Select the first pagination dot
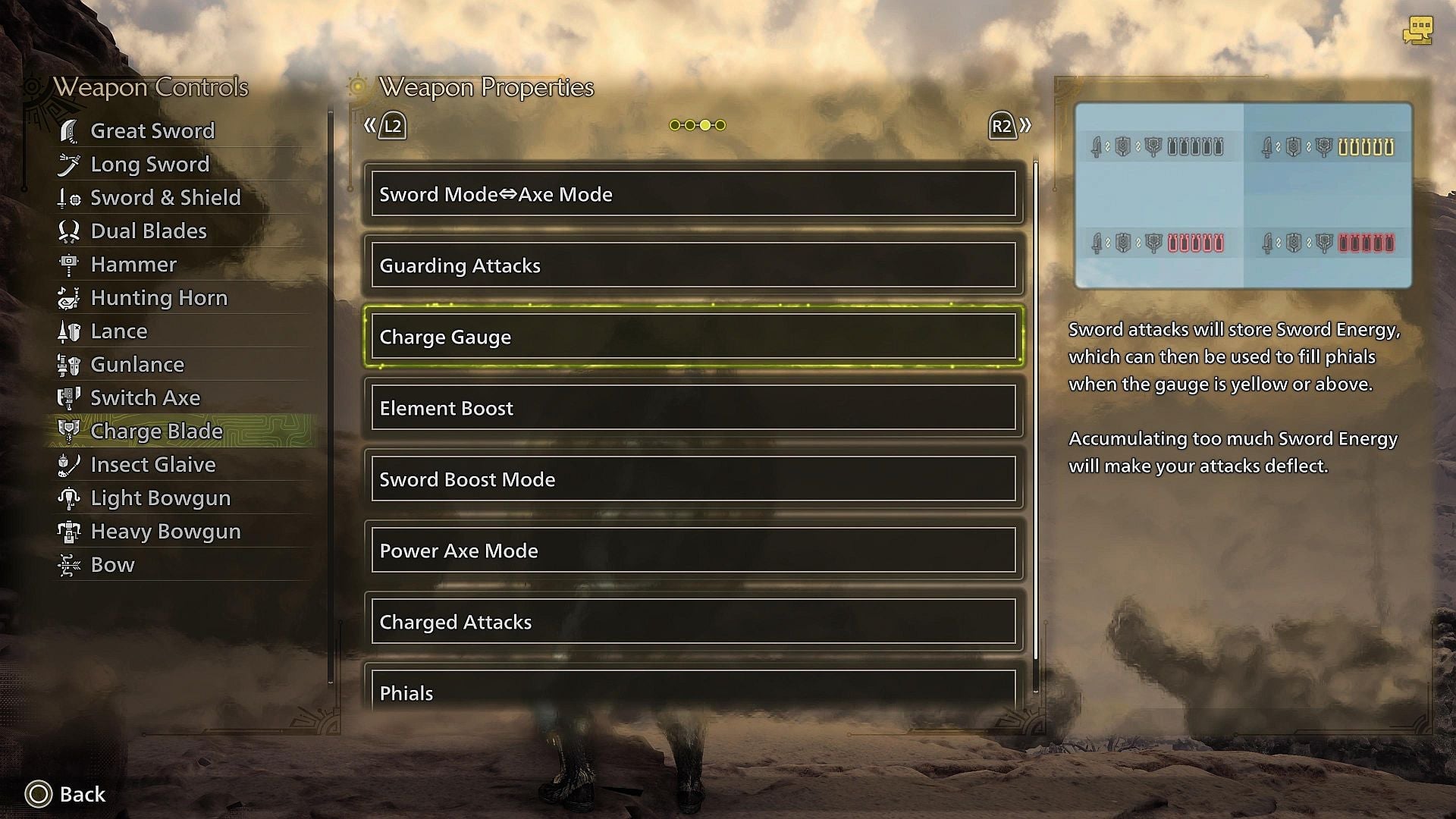The width and height of the screenshot is (1456, 819). (x=674, y=124)
